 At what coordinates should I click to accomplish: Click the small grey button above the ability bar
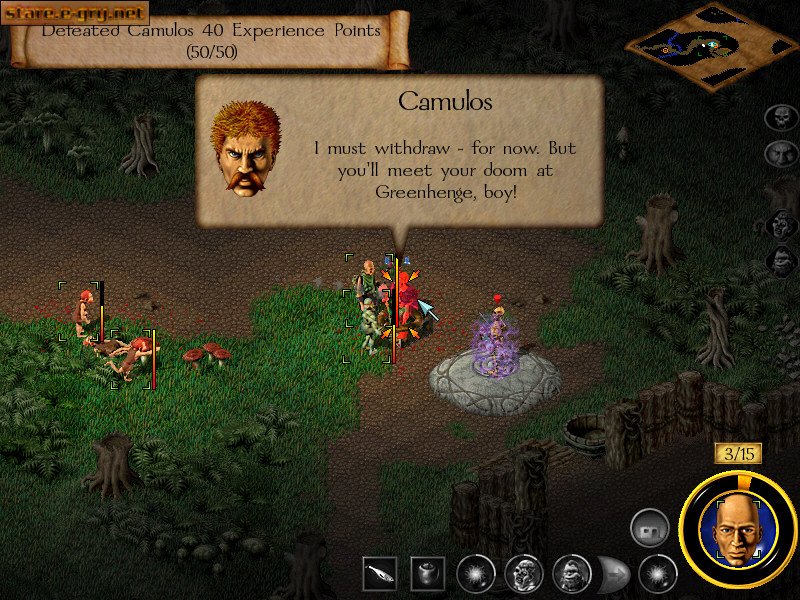coord(649,527)
